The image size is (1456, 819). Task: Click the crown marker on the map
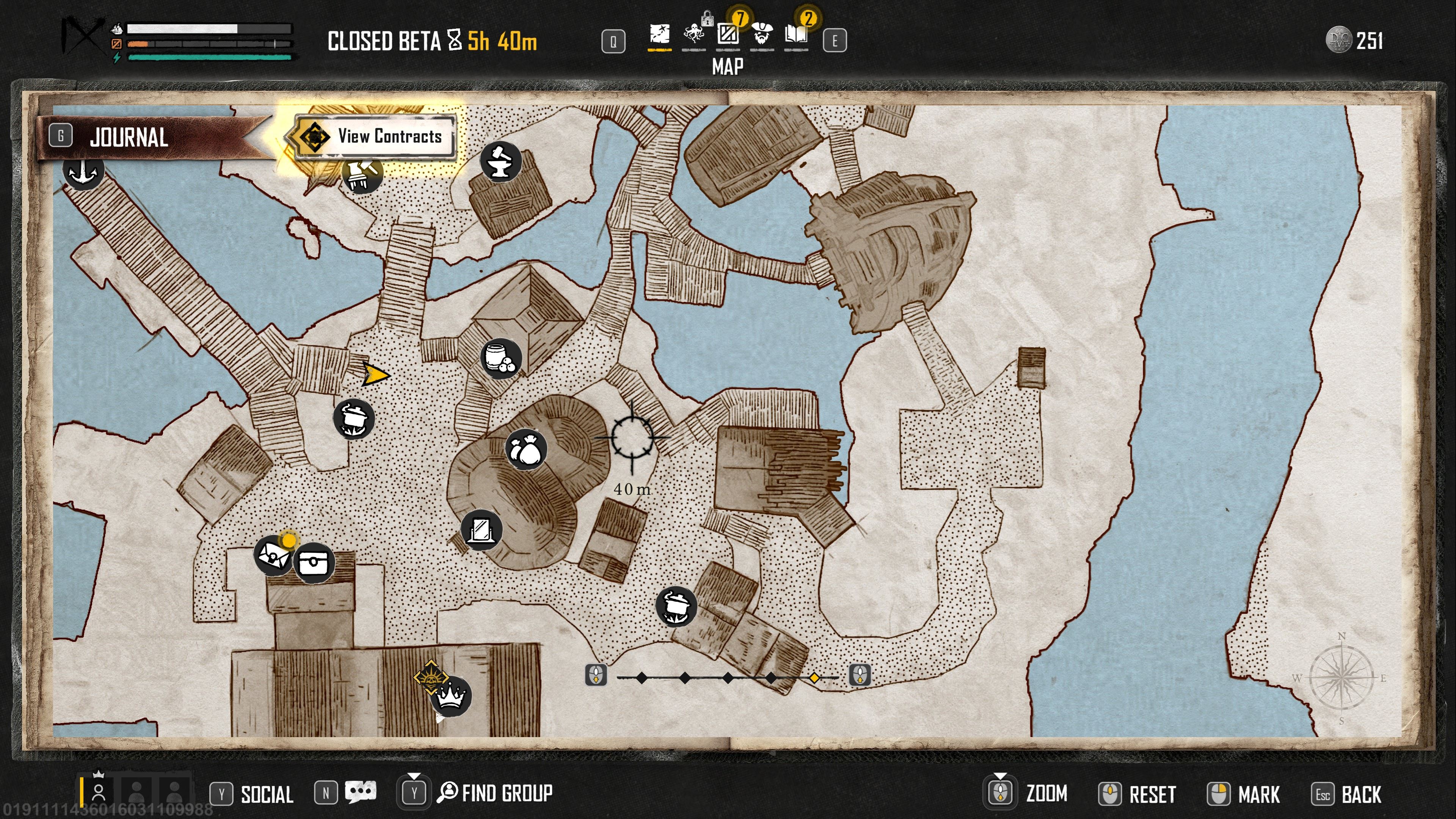[450, 696]
